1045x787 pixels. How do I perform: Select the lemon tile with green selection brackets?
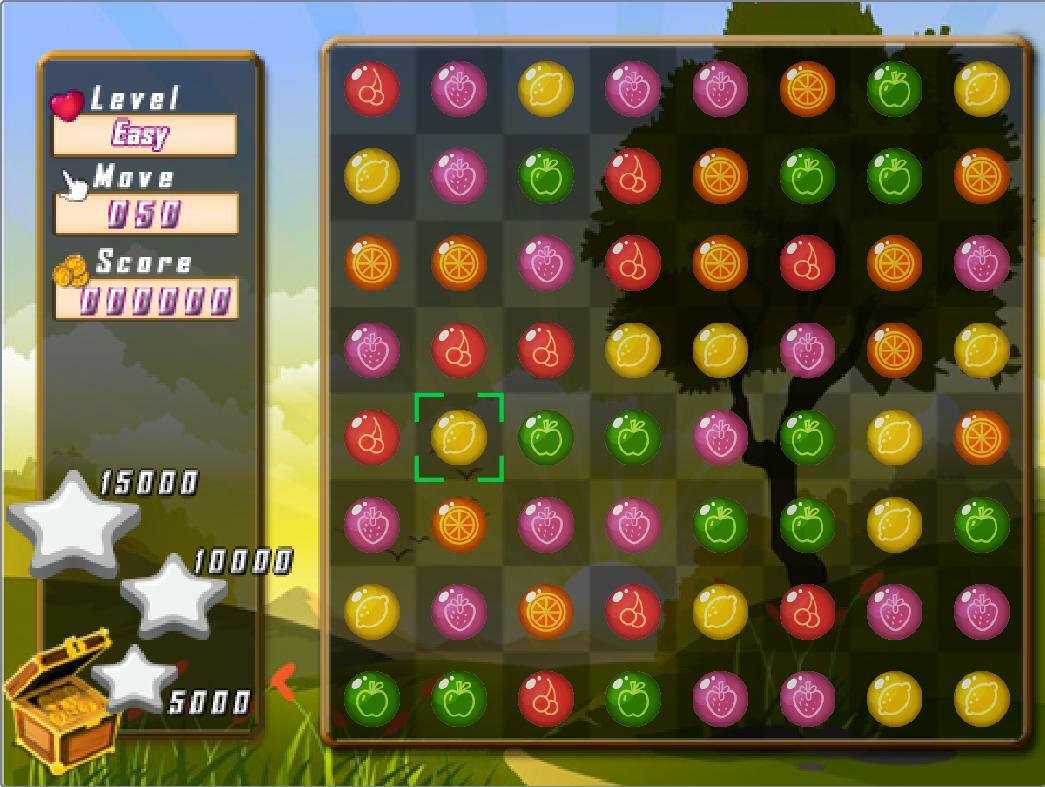tap(459, 437)
